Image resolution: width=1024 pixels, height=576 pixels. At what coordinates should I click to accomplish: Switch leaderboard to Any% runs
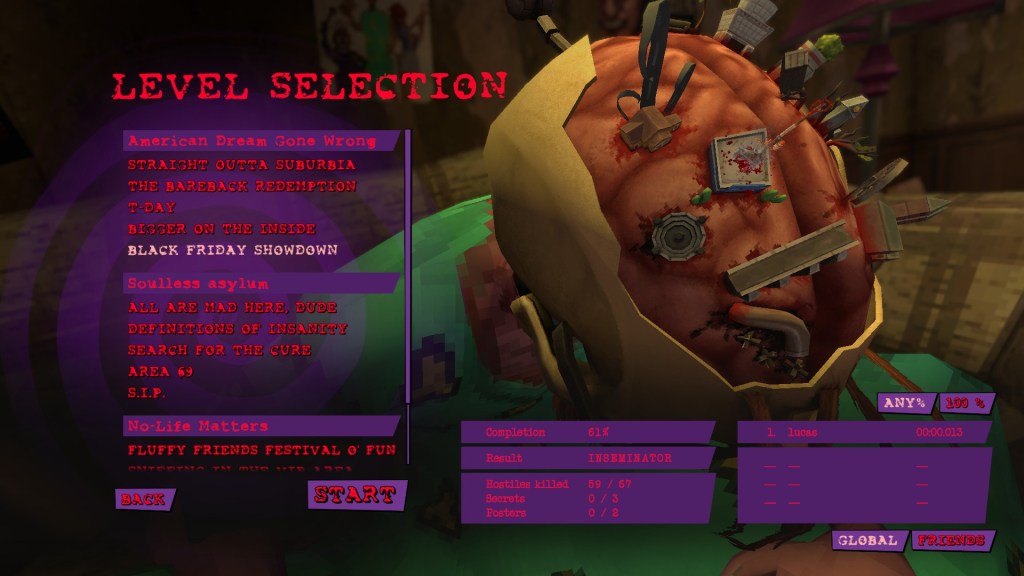906,403
